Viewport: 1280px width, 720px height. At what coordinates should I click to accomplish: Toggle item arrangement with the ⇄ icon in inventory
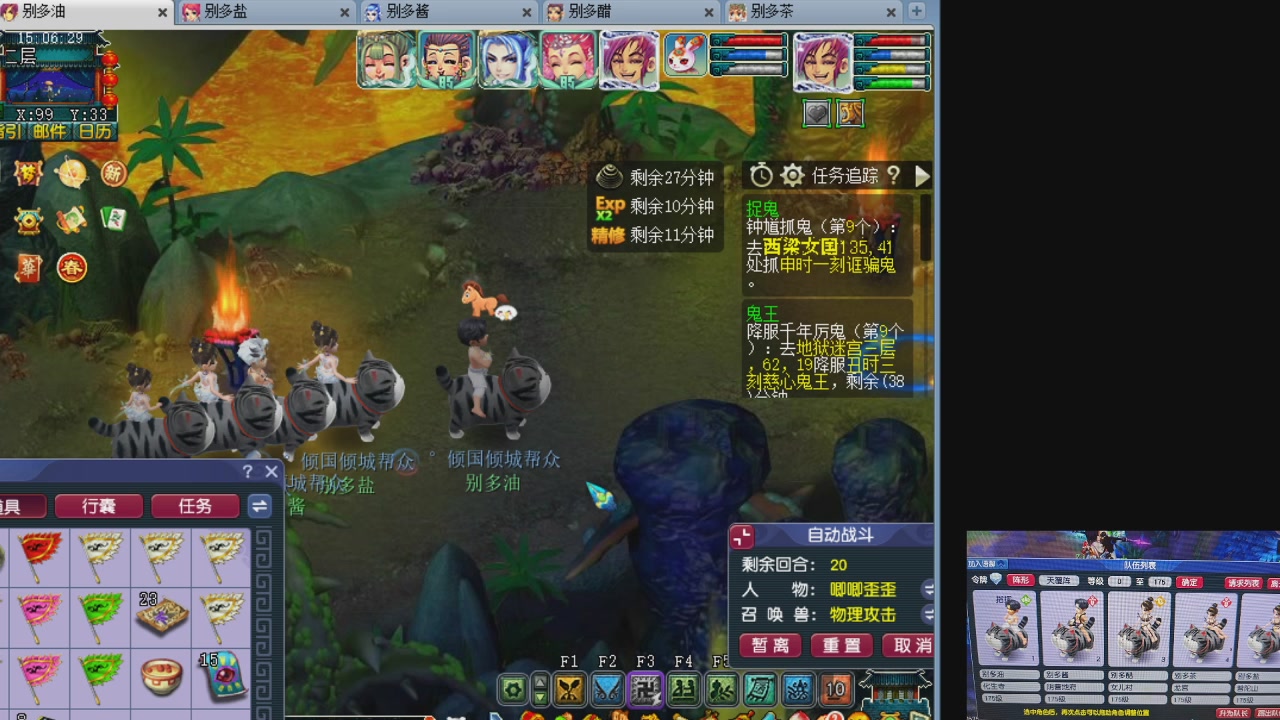coord(259,506)
